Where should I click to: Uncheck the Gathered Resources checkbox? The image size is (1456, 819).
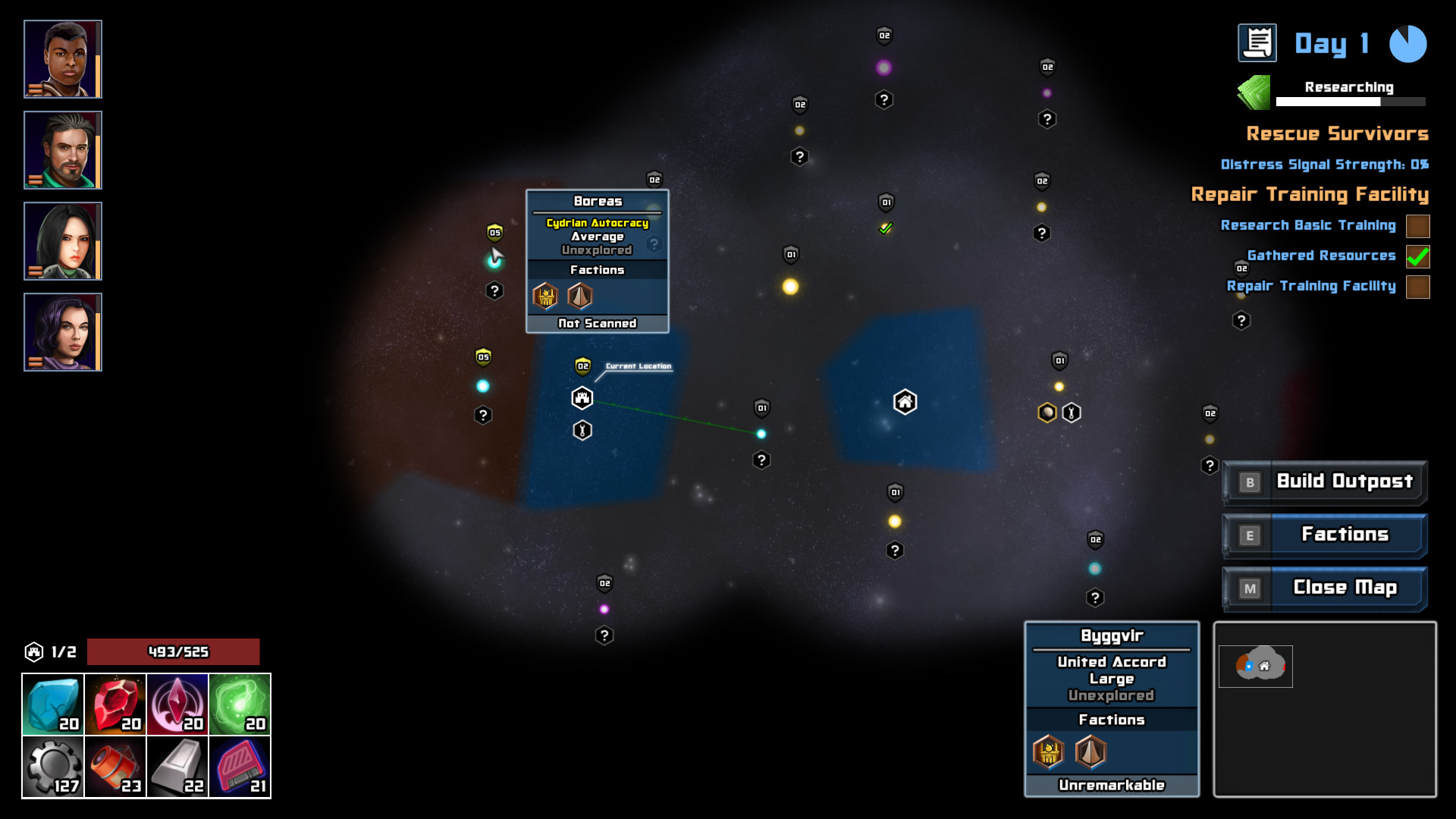[x=1417, y=256]
